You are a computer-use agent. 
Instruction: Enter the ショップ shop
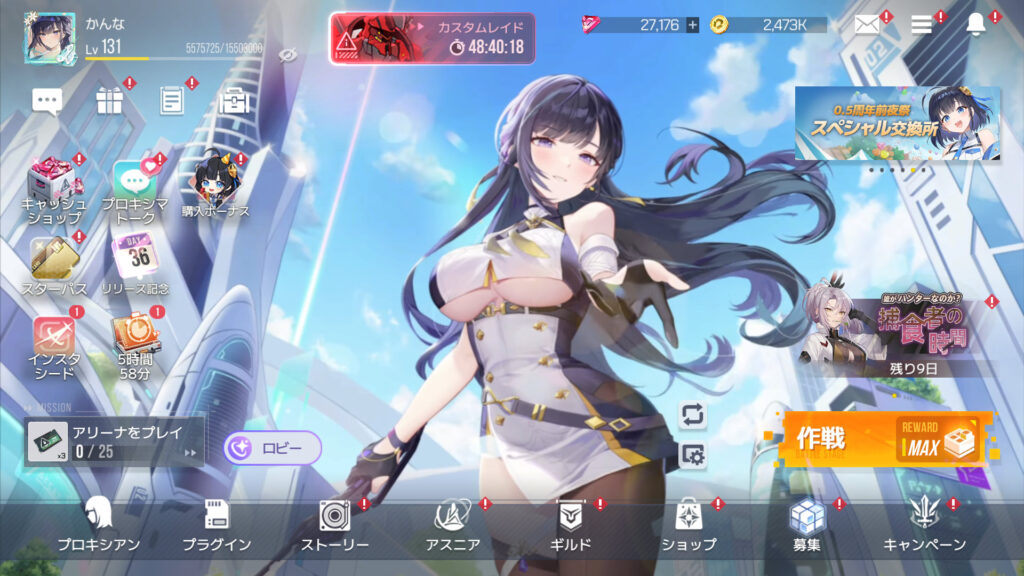688,524
